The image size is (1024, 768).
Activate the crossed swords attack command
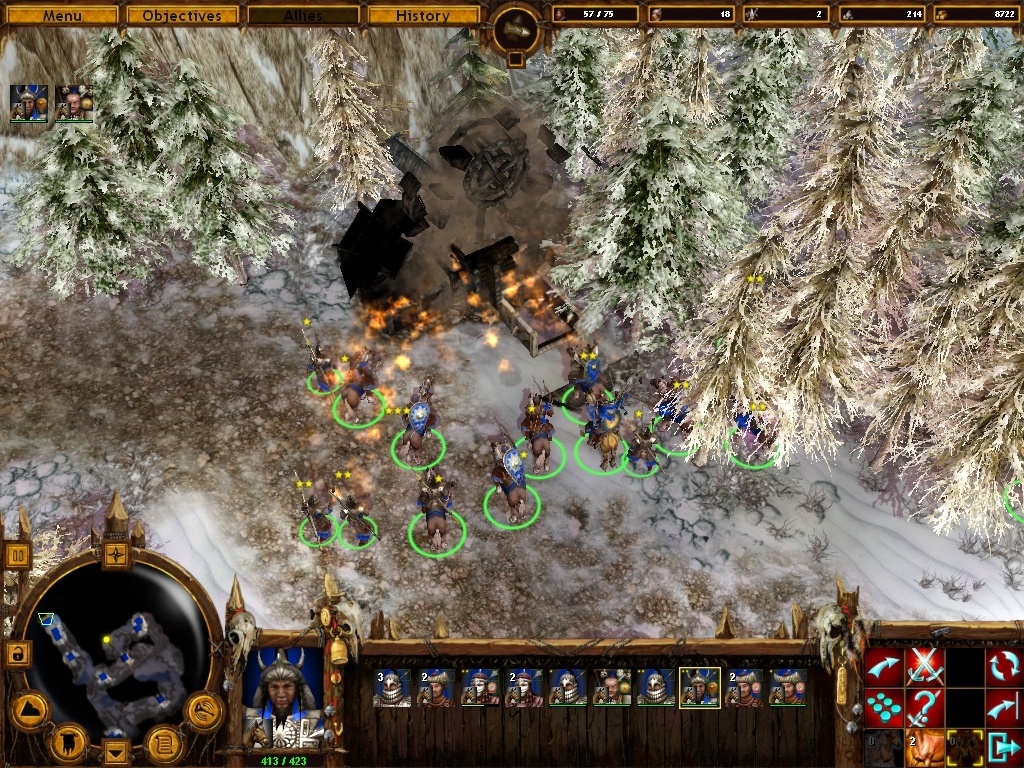(925, 667)
